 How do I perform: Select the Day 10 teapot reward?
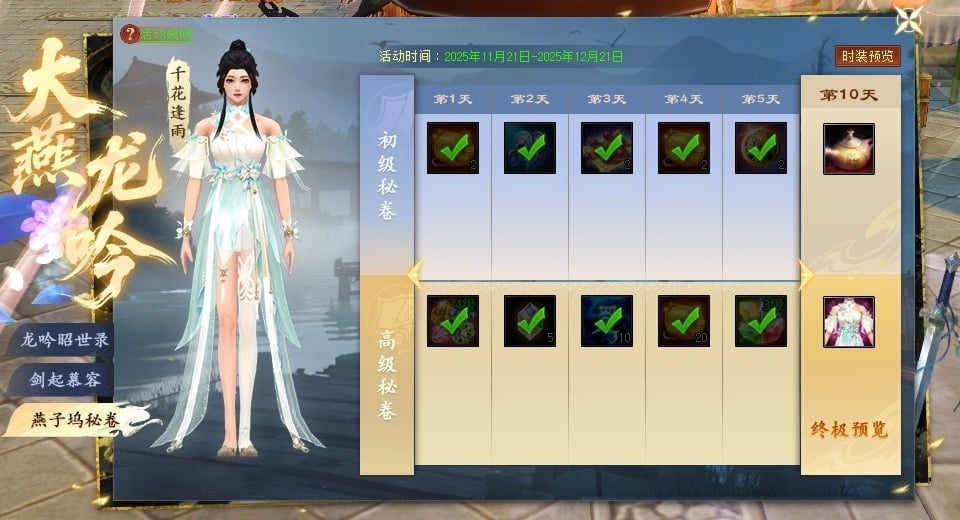click(x=849, y=149)
